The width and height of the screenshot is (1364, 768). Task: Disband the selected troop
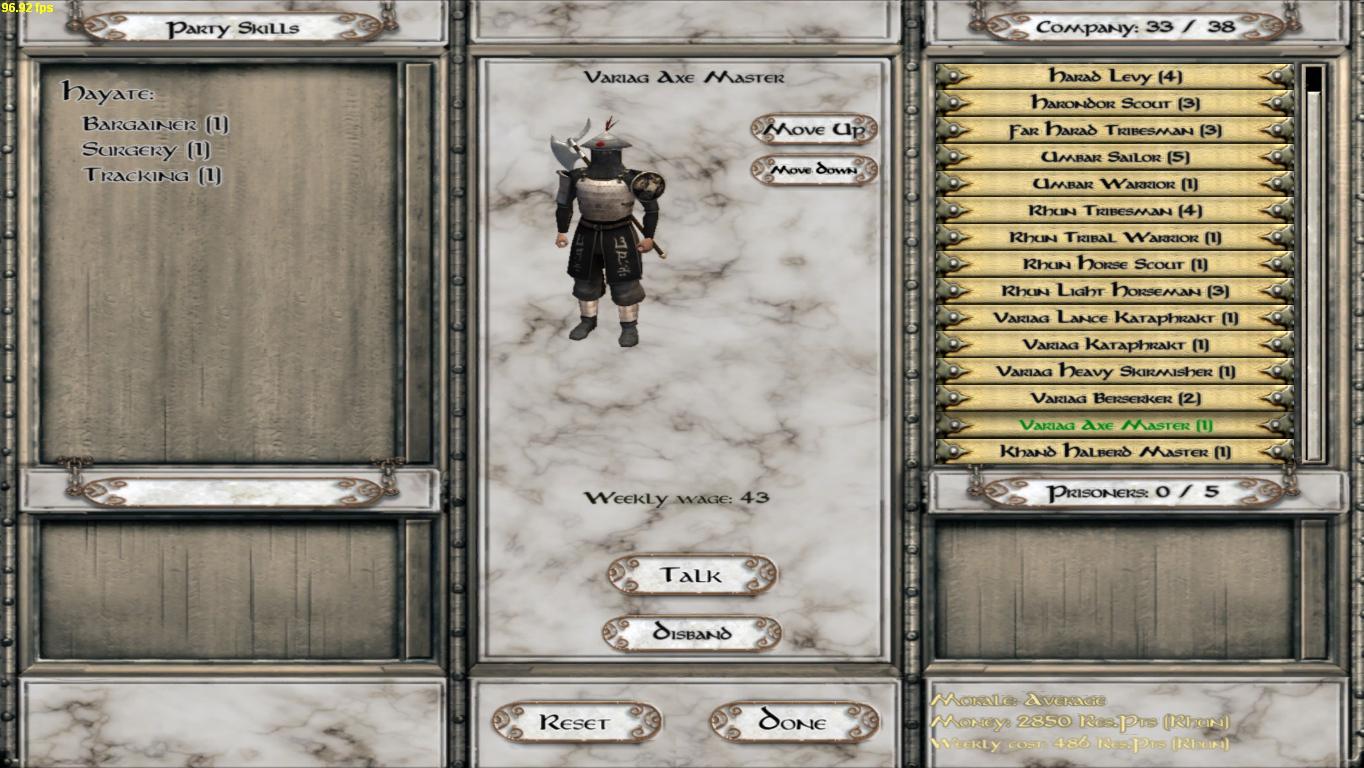692,633
